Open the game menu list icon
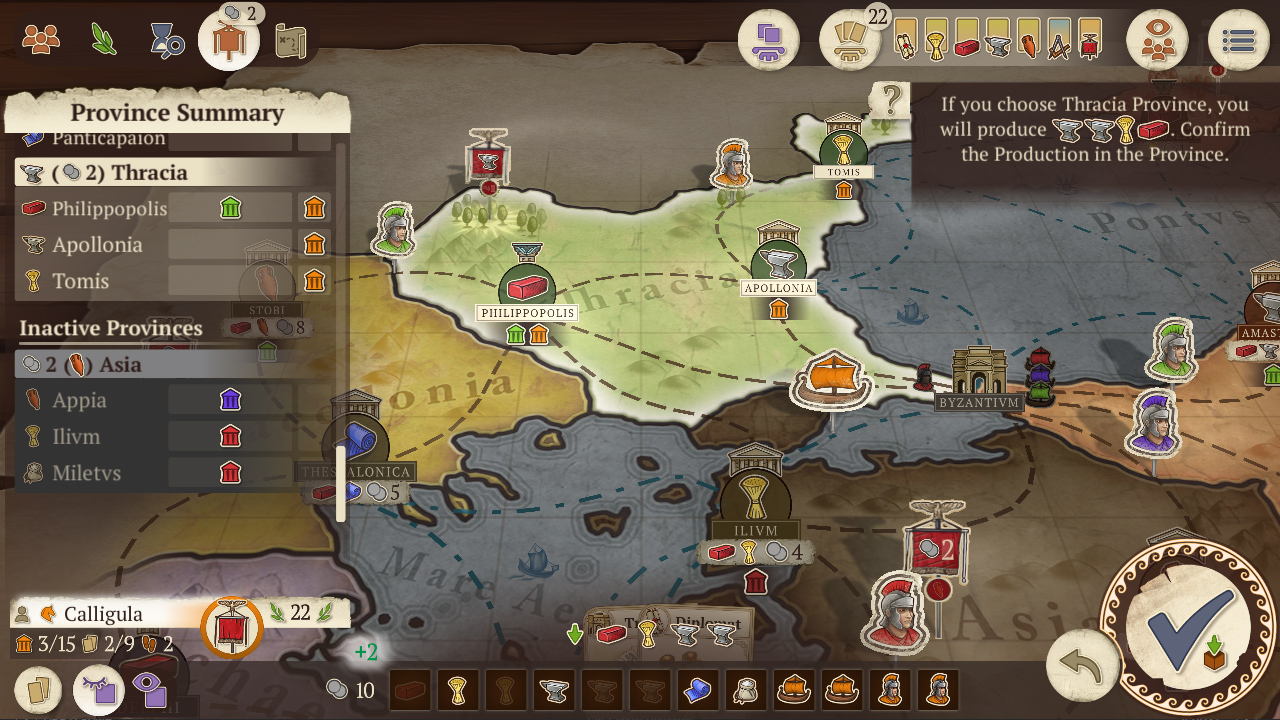This screenshot has height=720, width=1280. tap(1238, 40)
